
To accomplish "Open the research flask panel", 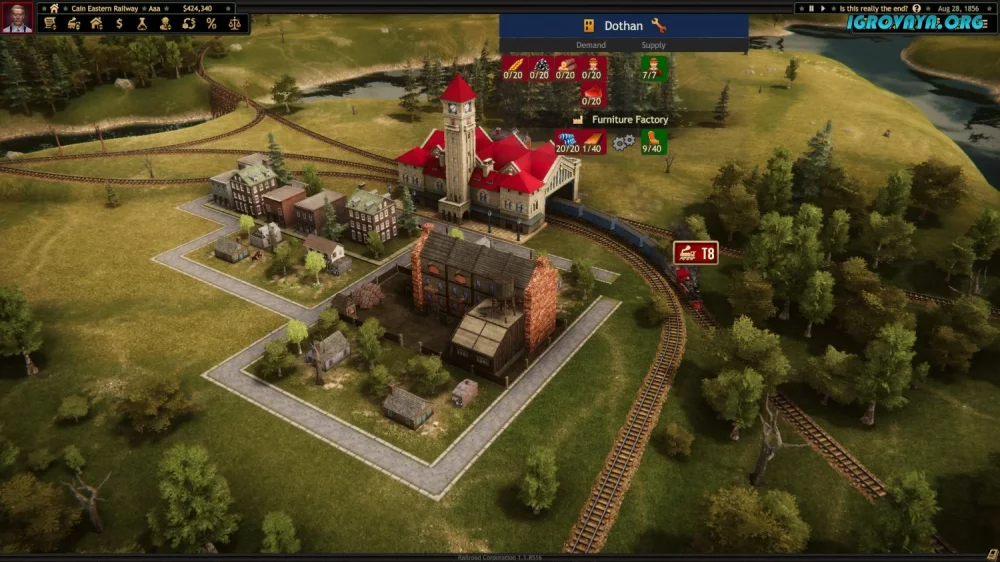I will (x=143, y=23).
